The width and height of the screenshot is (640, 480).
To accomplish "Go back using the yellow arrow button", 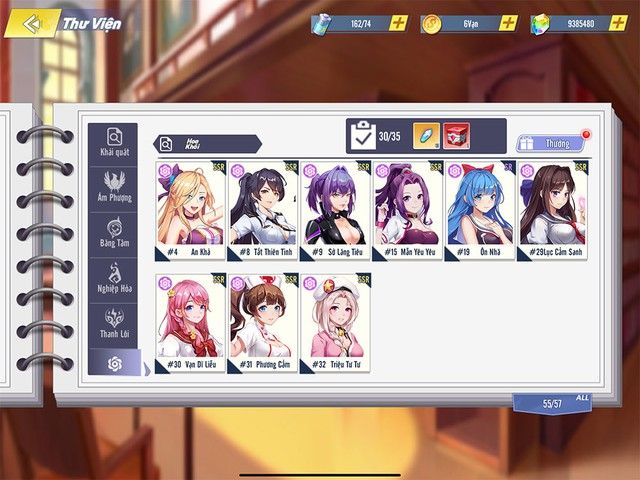I will 32,22.
